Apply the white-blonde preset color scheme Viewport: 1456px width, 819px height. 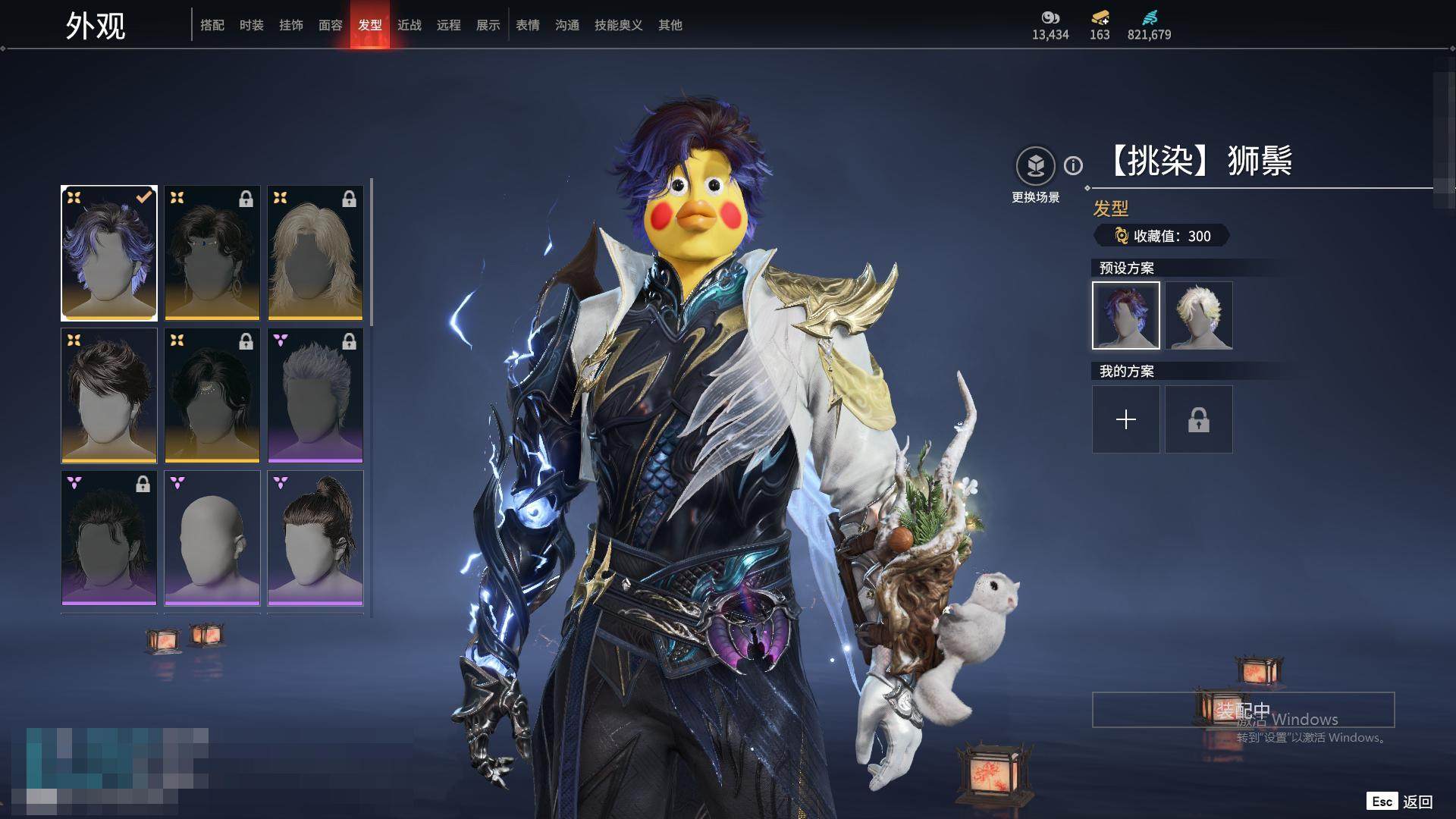(1199, 315)
